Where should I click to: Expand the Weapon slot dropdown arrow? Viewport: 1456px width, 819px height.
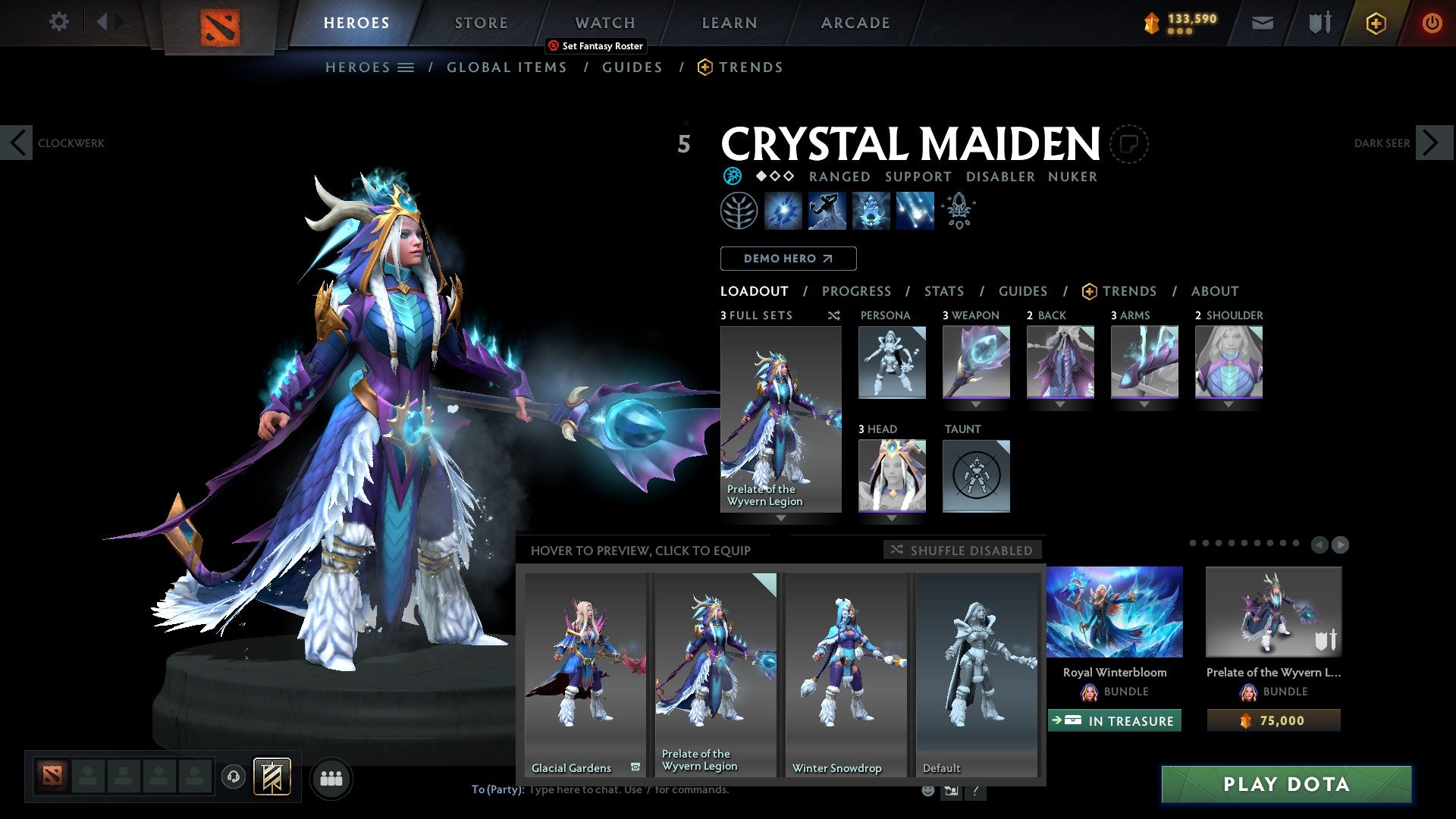[x=976, y=404]
